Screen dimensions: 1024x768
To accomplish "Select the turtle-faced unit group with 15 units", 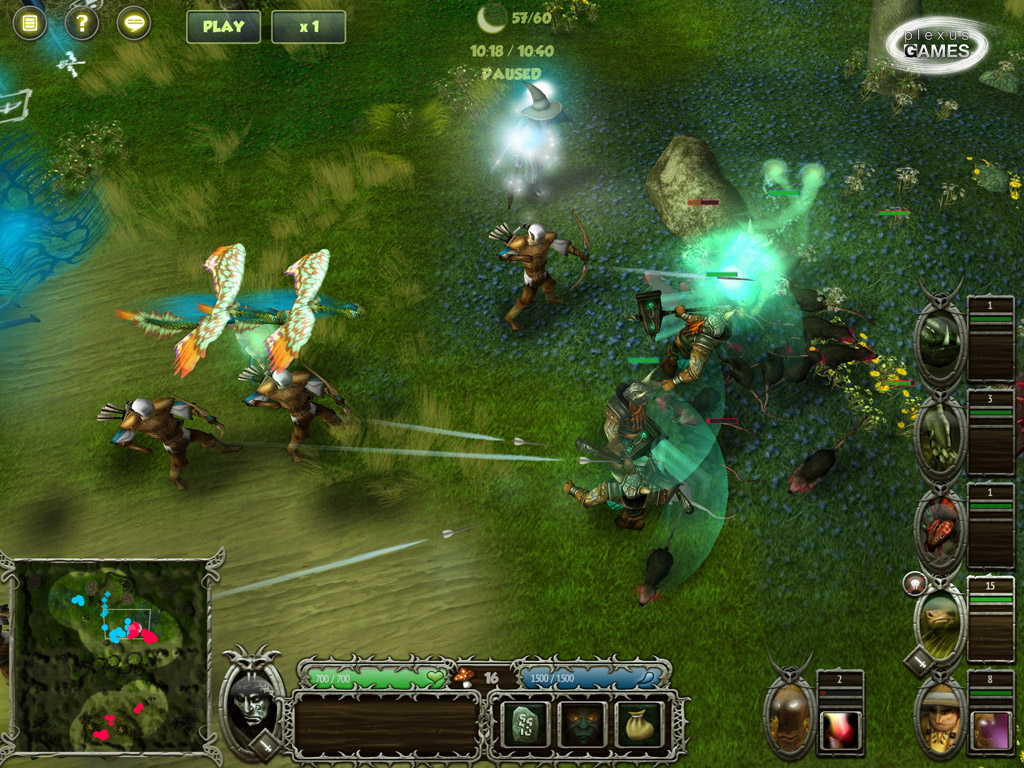I will 940,622.
